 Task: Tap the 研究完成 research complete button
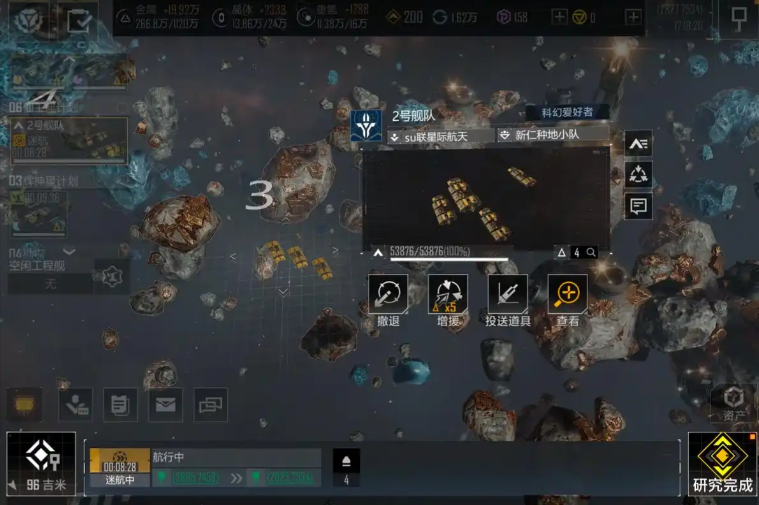click(722, 463)
